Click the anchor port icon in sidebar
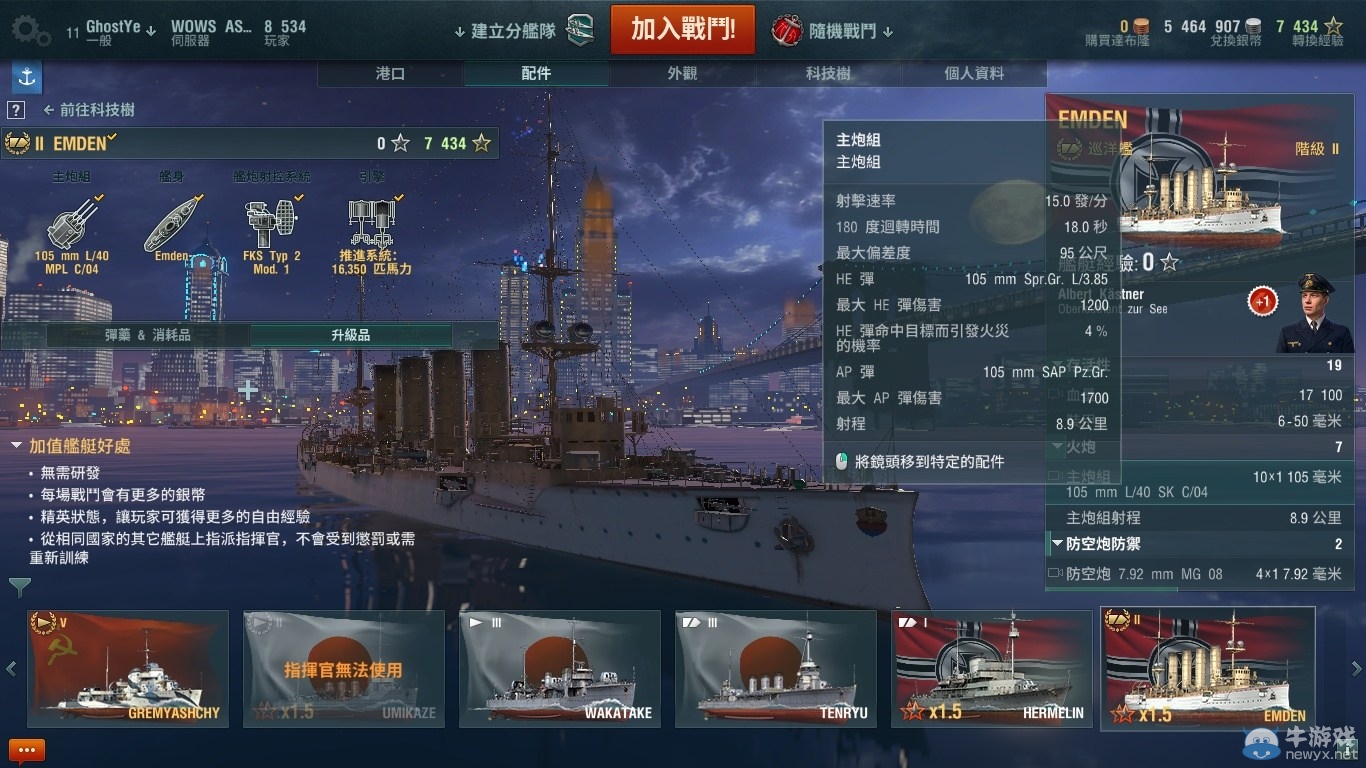 tap(26, 77)
